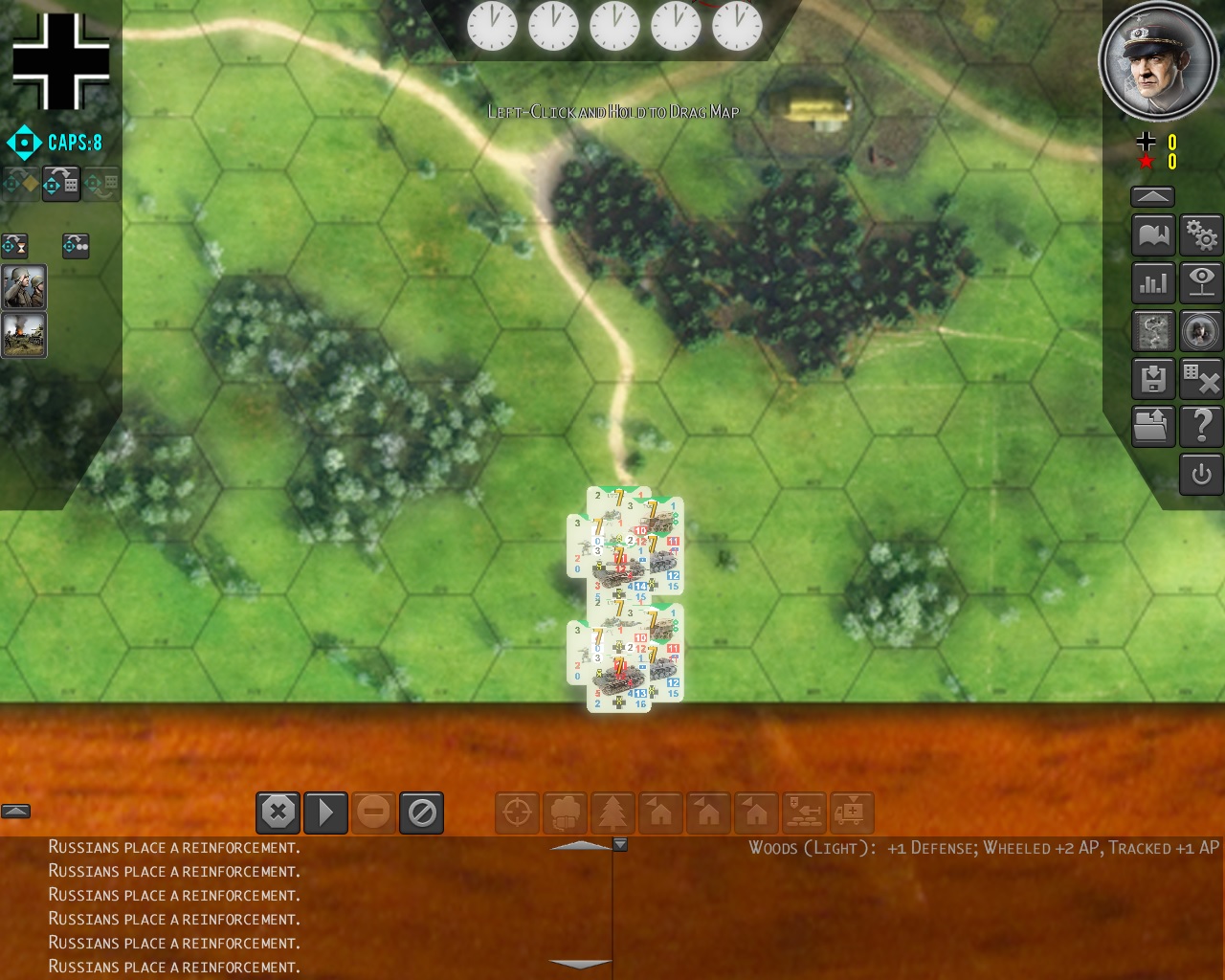Select the Russian infantry unit thumbnail
The image size is (1225, 980).
(23, 287)
